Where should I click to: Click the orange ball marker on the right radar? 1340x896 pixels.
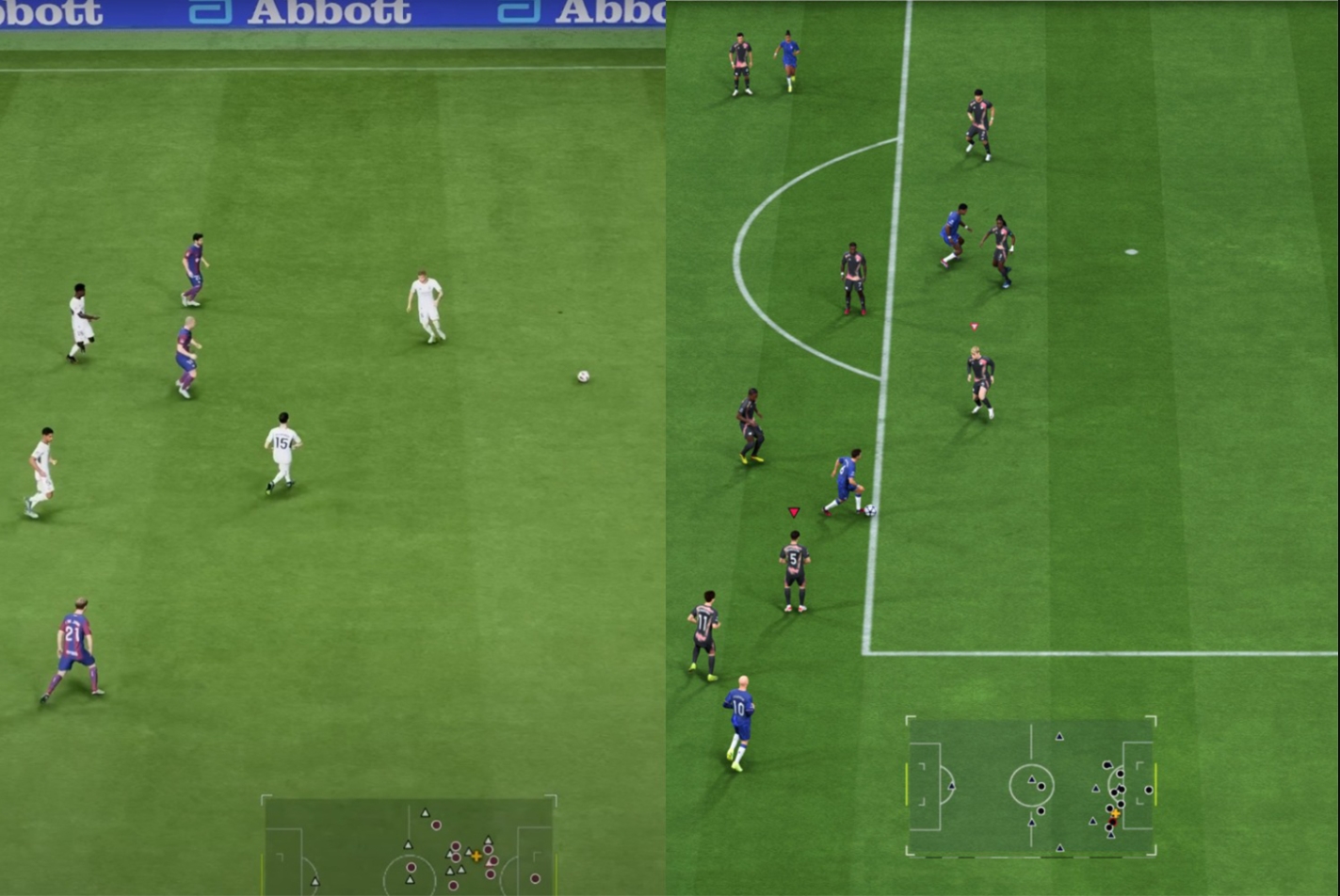pyautogui.click(x=1115, y=812)
